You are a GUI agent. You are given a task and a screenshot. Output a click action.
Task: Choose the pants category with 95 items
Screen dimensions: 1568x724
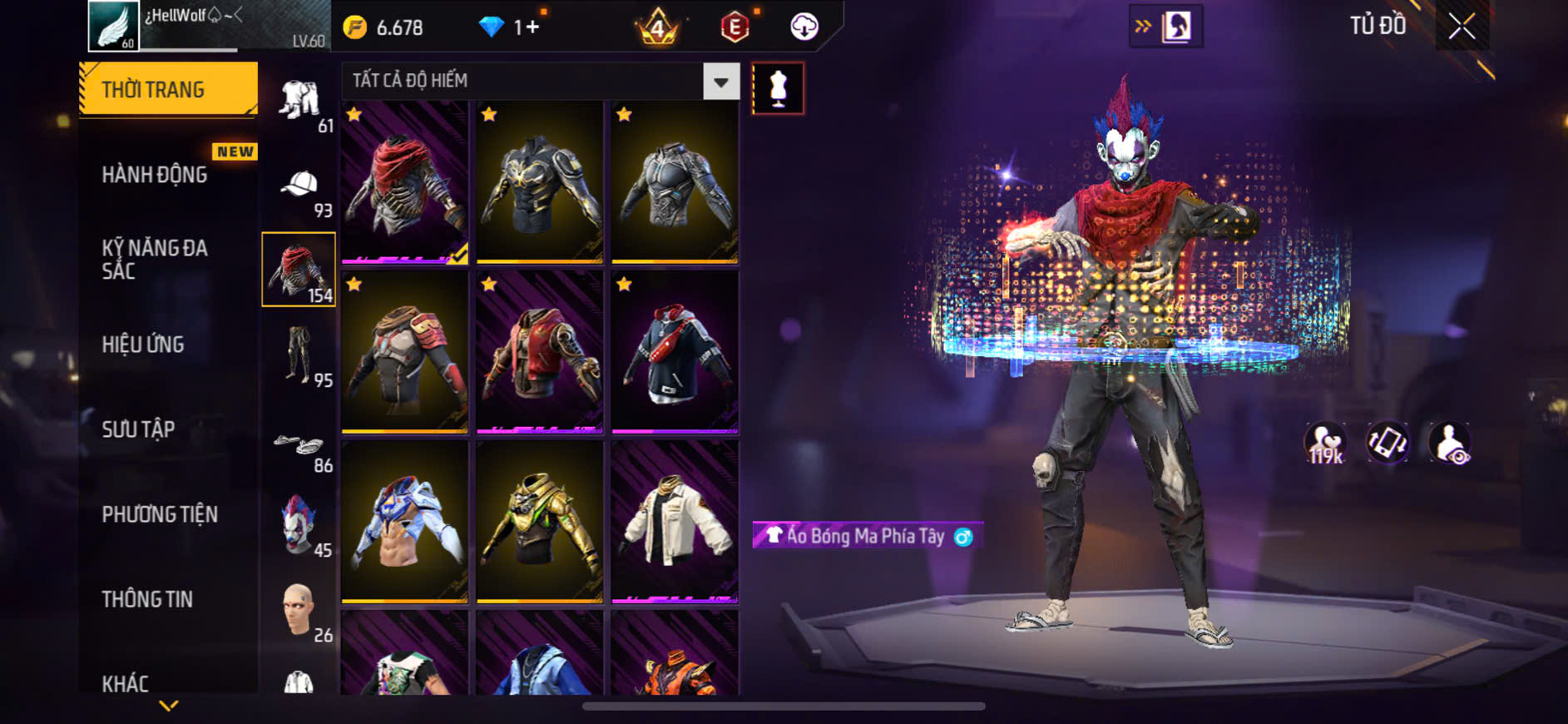click(x=299, y=355)
